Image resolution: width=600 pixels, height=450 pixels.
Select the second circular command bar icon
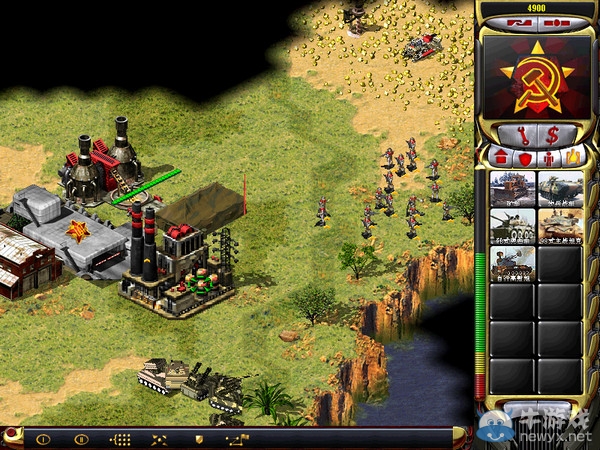click(x=82, y=438)
